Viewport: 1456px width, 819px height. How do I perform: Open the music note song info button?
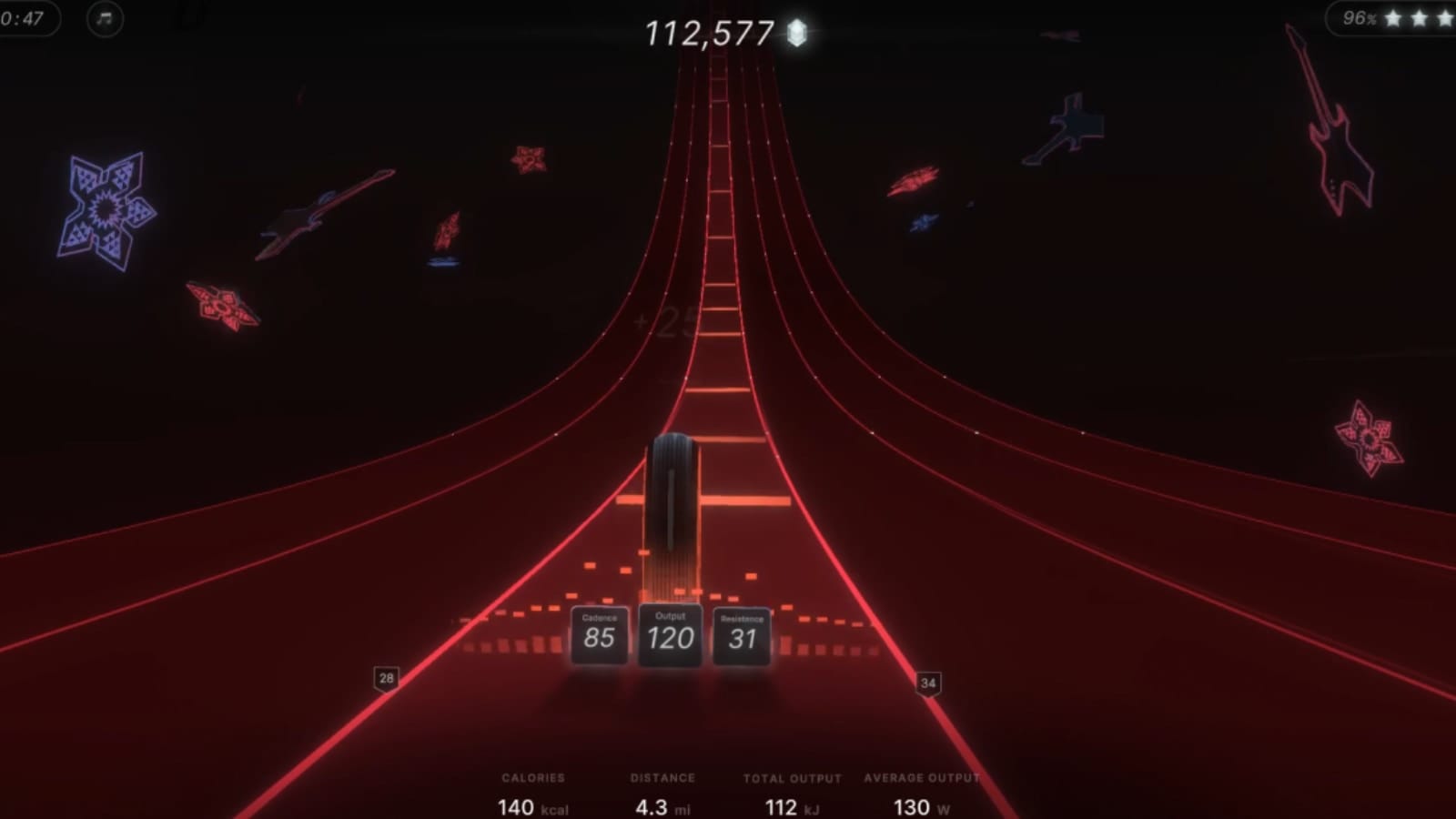(x=105, y=18)
